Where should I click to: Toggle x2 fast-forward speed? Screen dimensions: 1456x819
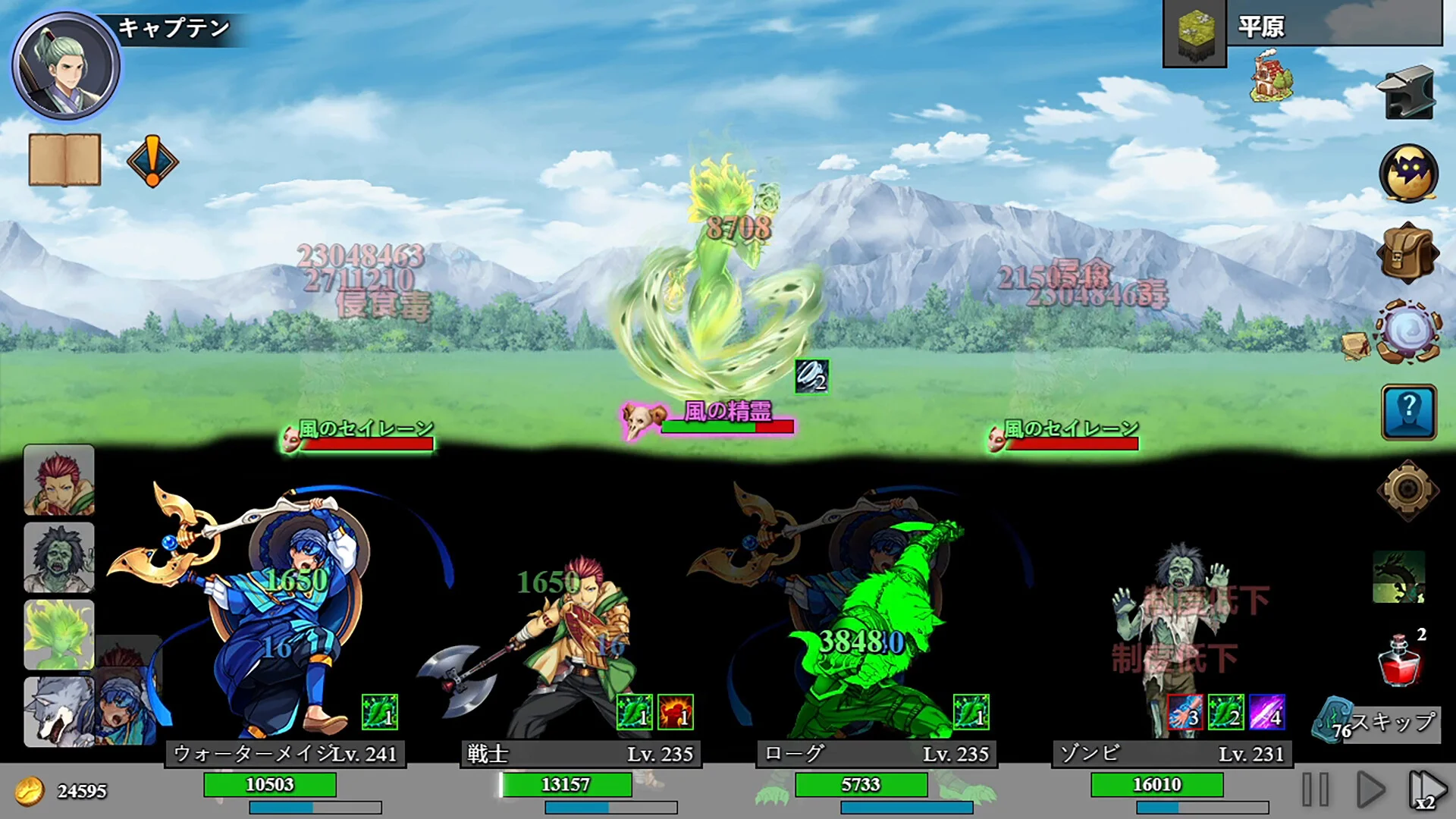coord(1426,789)
